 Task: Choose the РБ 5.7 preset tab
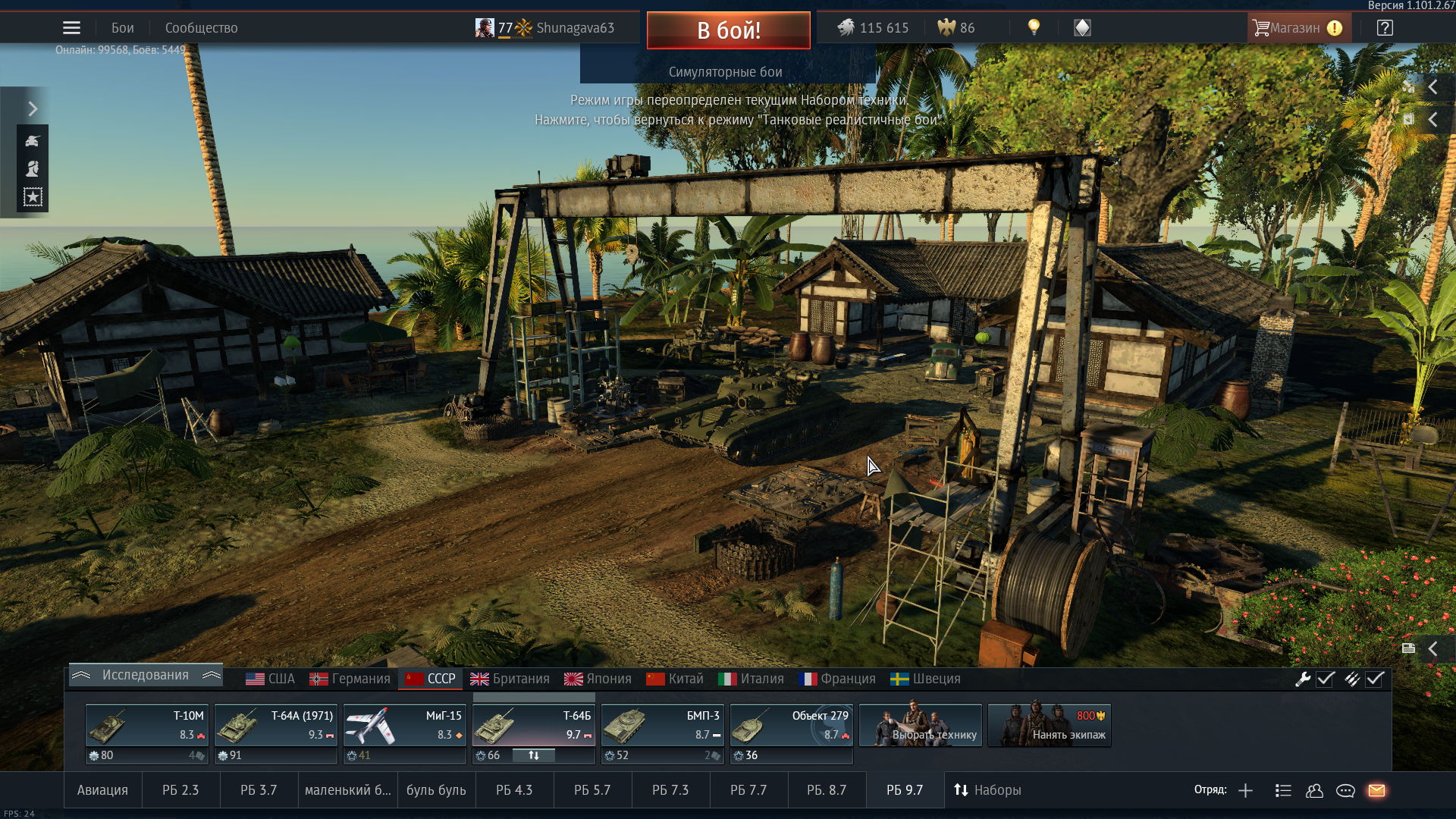[592, 790]
